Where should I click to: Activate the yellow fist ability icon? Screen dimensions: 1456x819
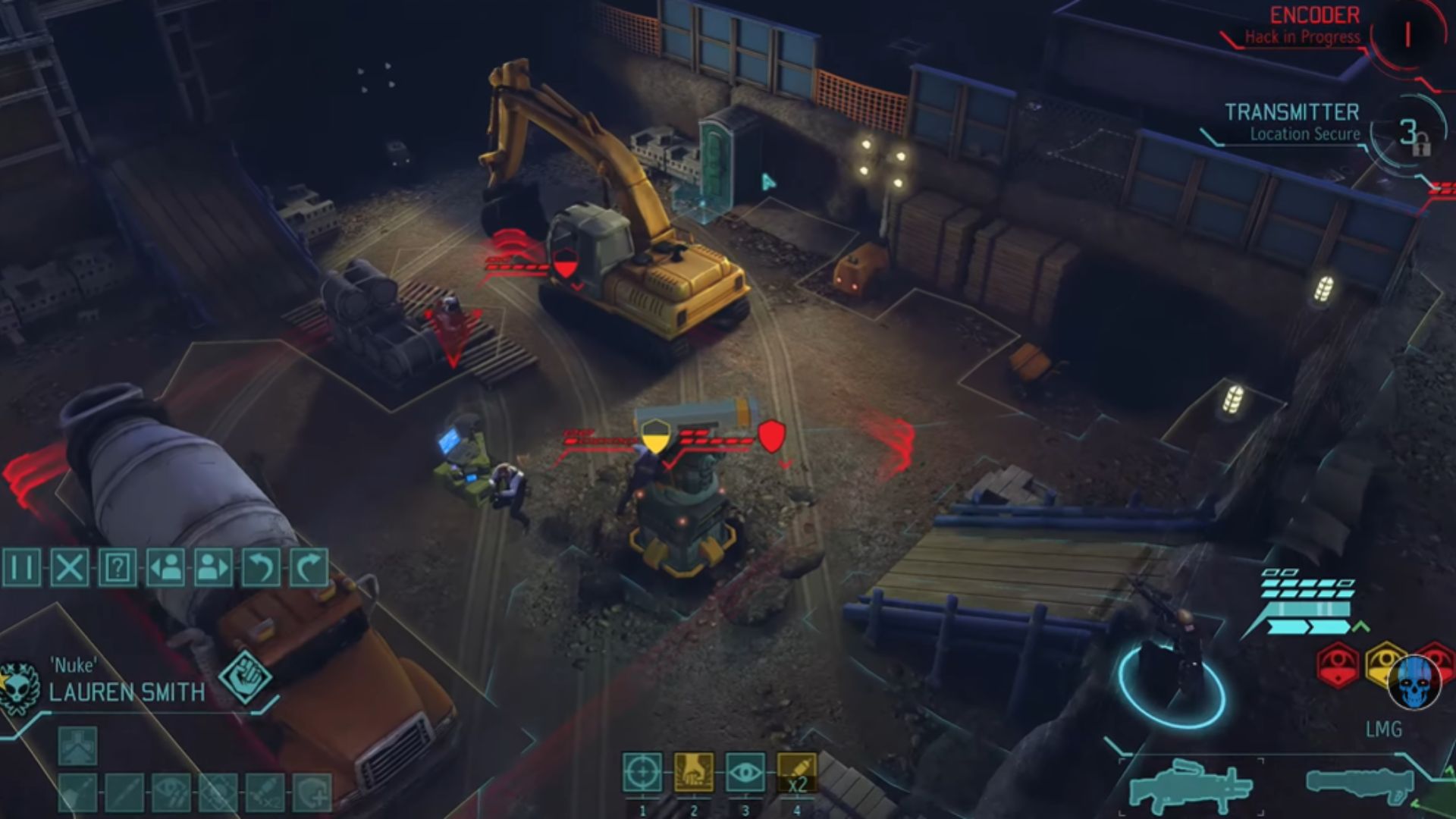(694, 773)
